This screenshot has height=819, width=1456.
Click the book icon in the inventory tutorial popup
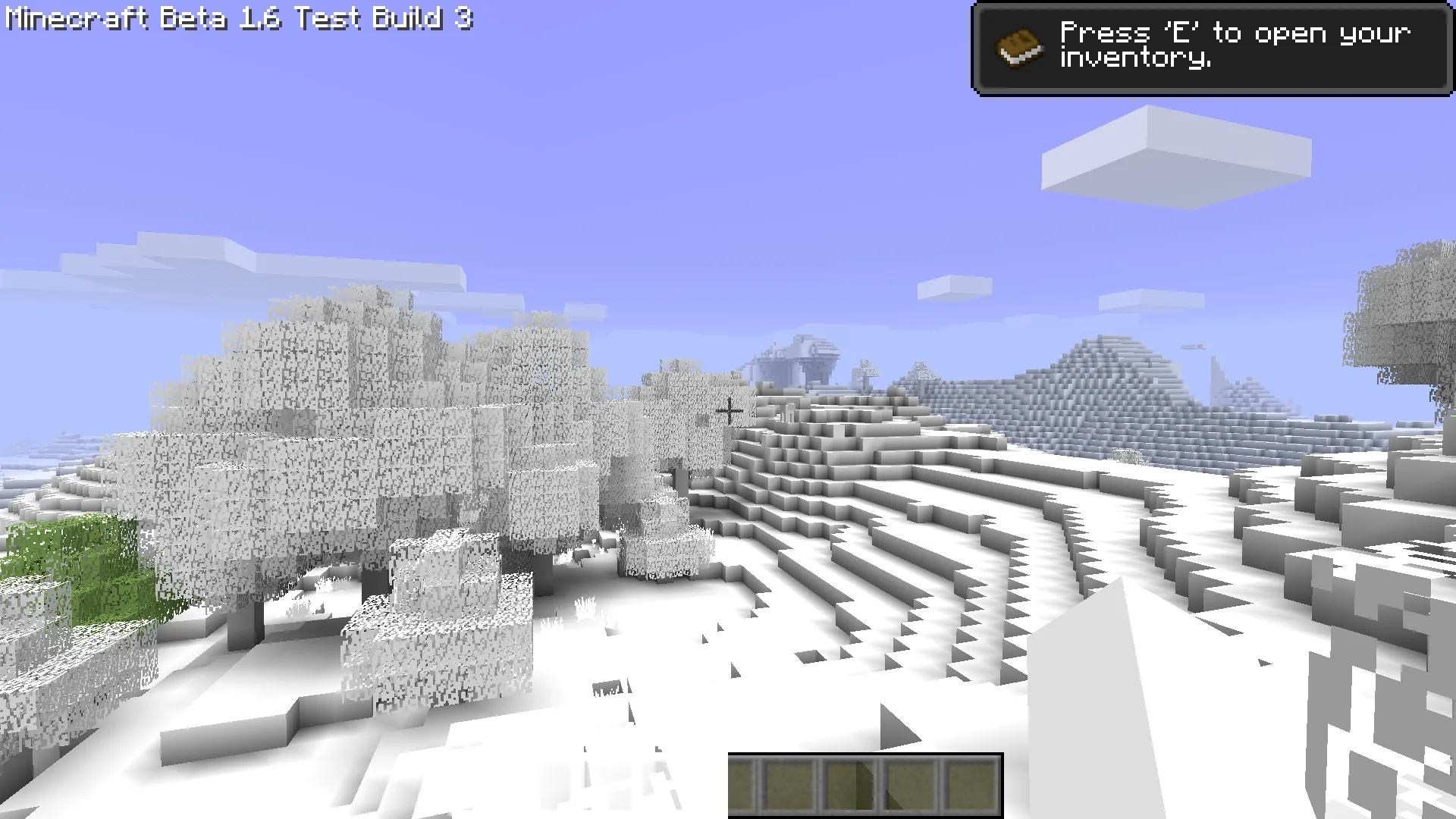1019,49
